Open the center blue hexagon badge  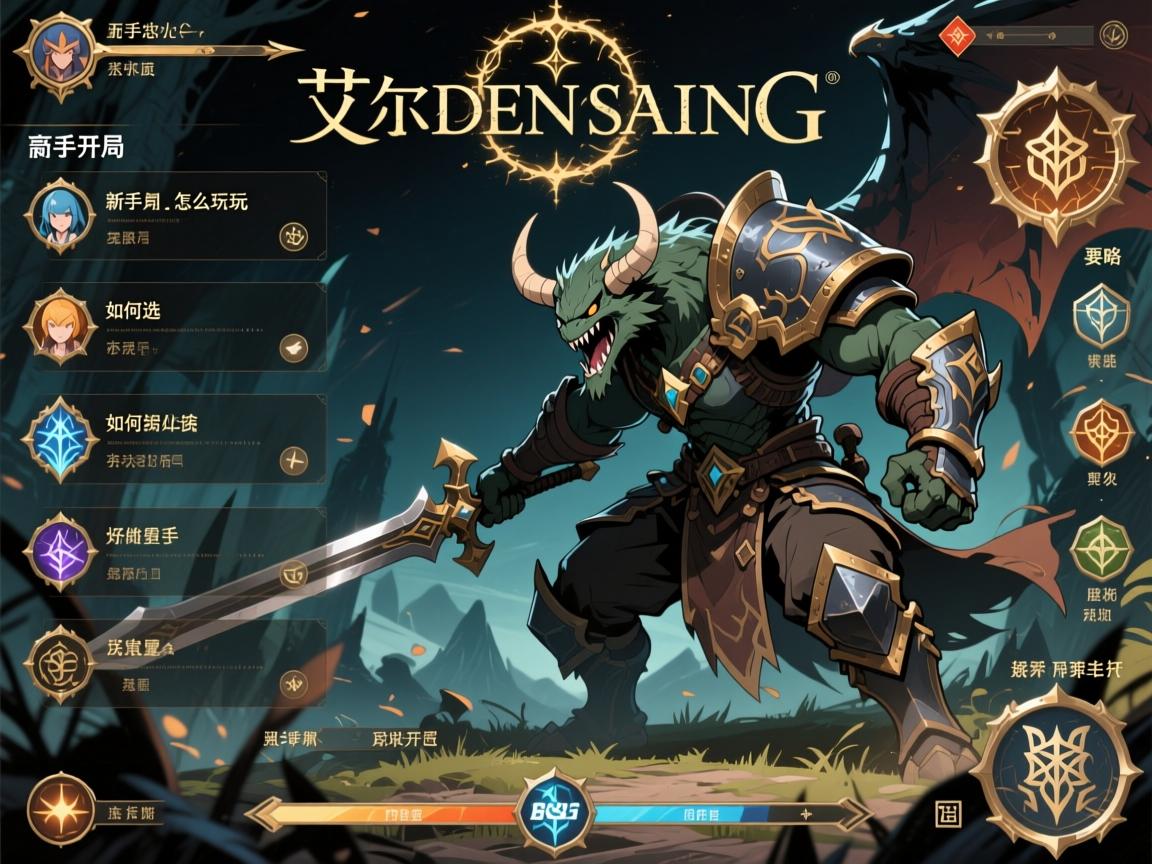[552, 811]
